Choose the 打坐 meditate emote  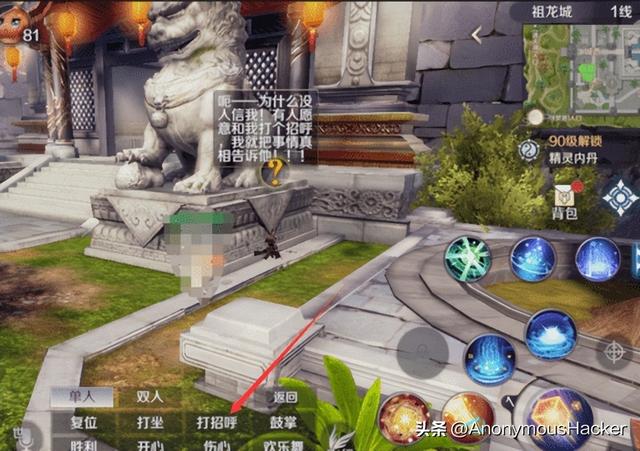point(150,421)
